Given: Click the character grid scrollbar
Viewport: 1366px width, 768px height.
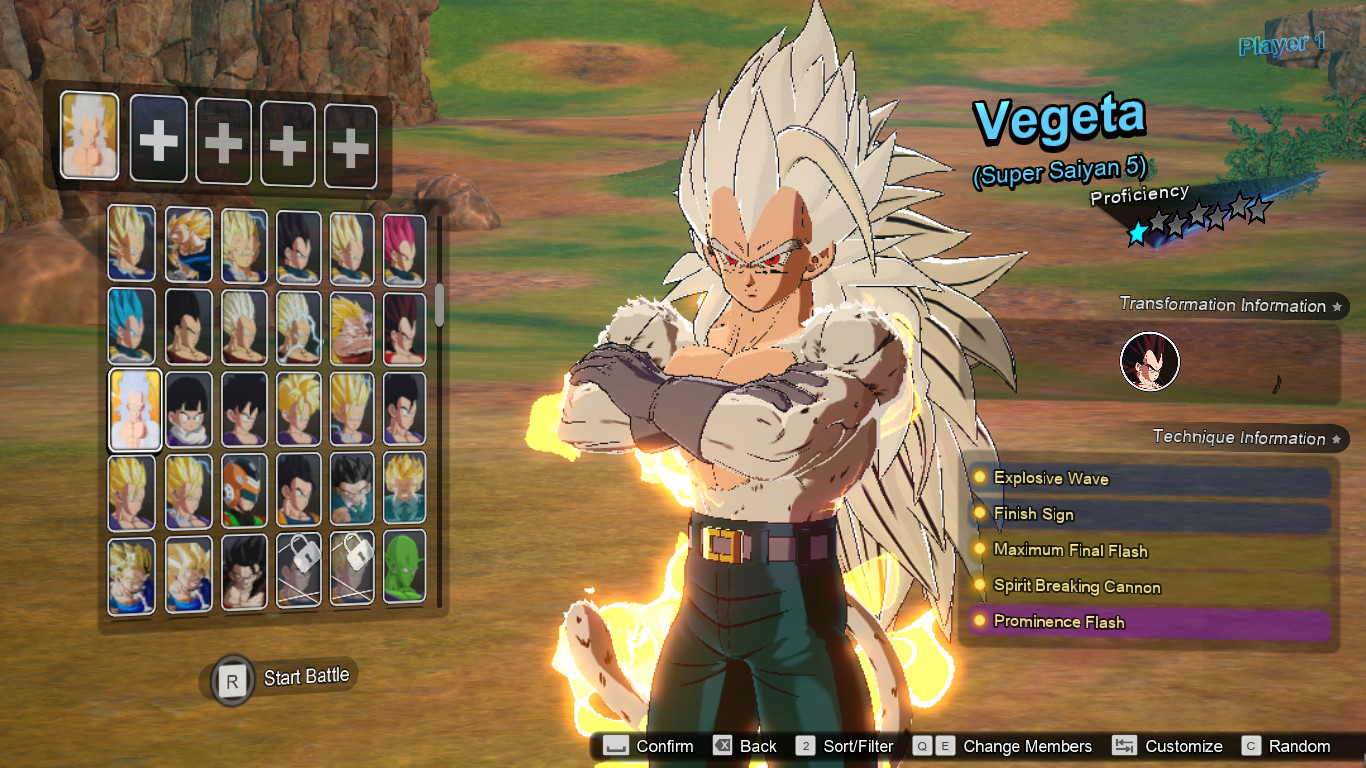Looking at the screenshot, I should click(439, 307).
